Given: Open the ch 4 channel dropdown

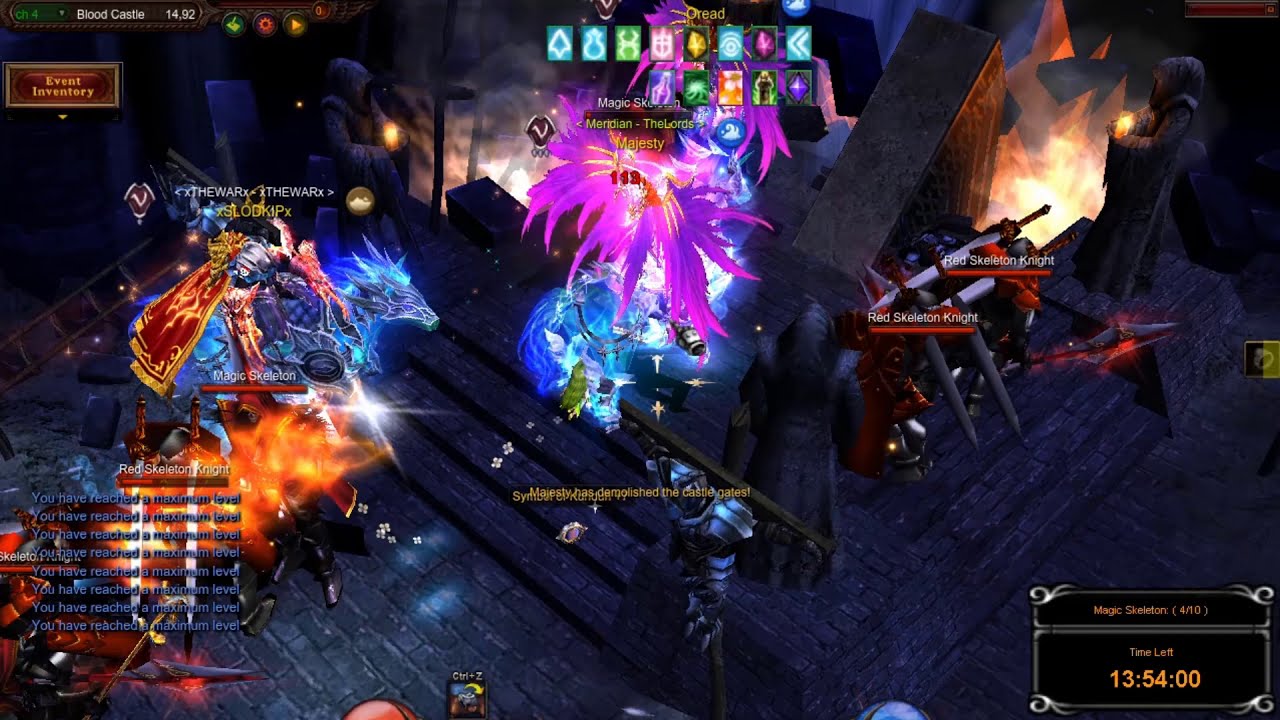Looking at the screenshot, I should click(x=39, y=14).
